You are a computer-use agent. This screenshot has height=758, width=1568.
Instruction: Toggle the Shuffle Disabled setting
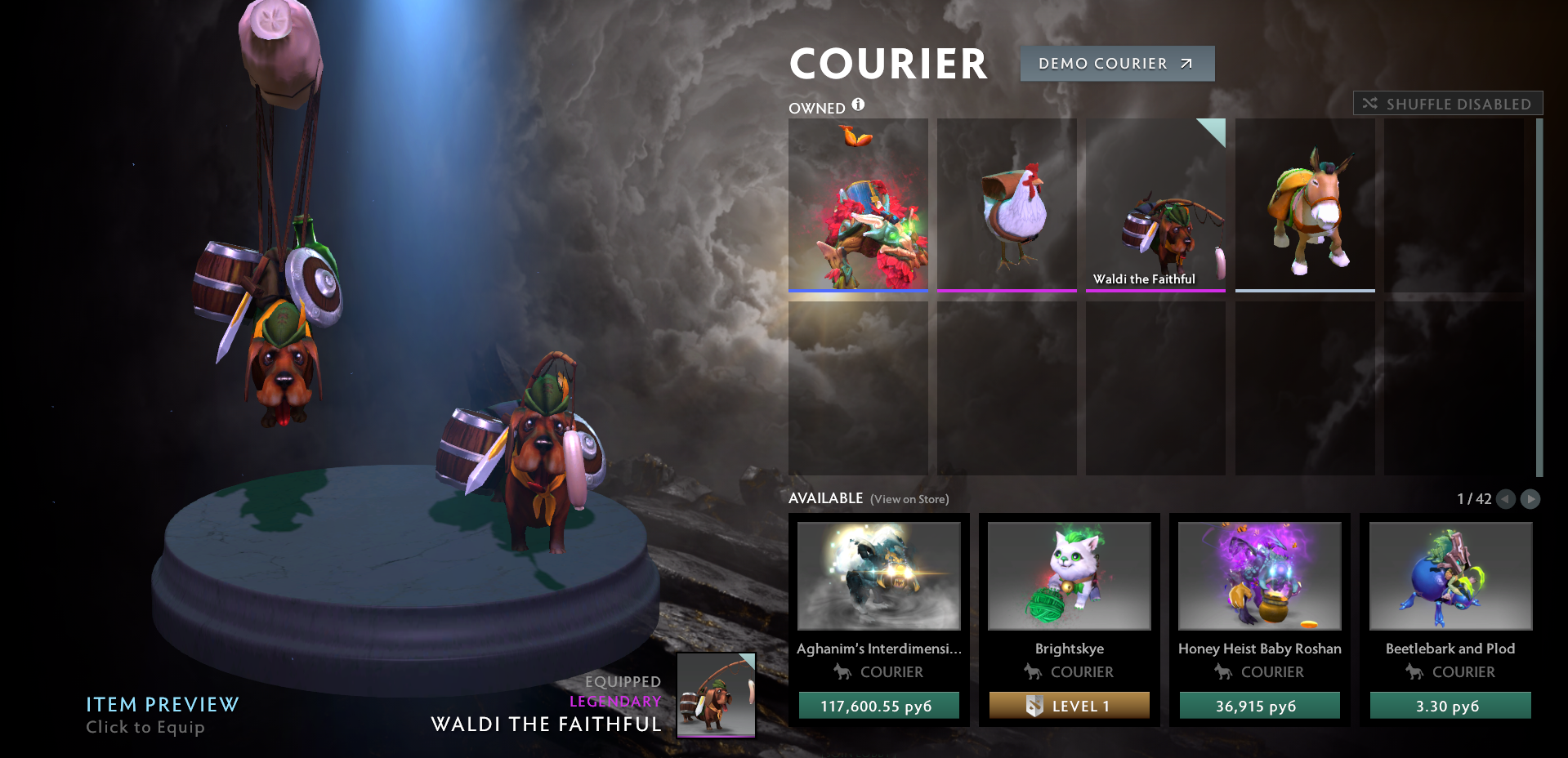click(1447, 103)
